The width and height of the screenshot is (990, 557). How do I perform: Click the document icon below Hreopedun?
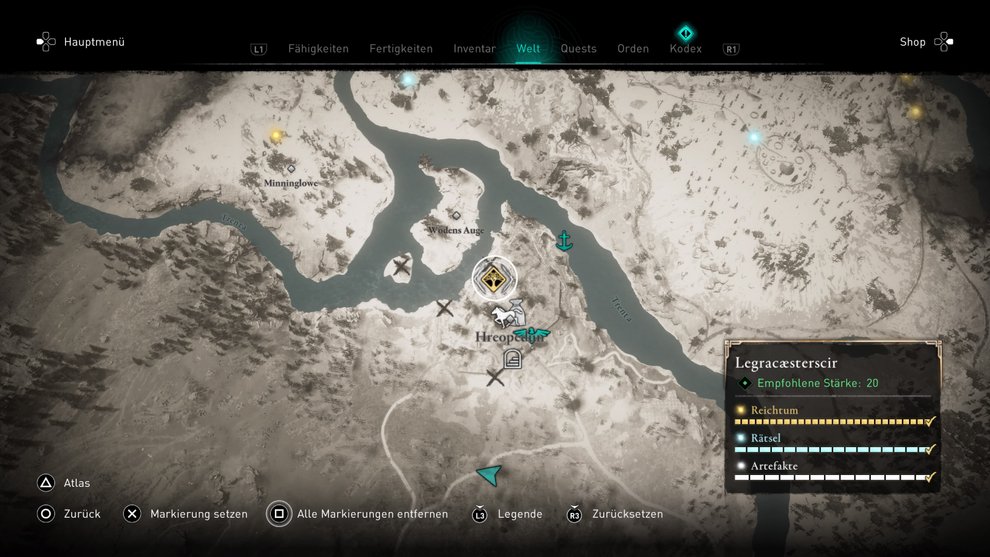[x=512, y=359]
